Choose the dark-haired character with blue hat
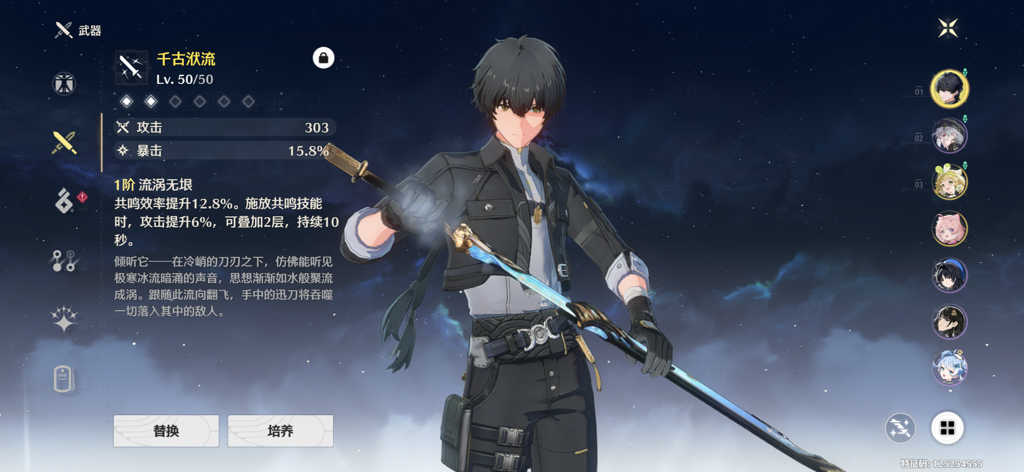 tap(949, 275)
